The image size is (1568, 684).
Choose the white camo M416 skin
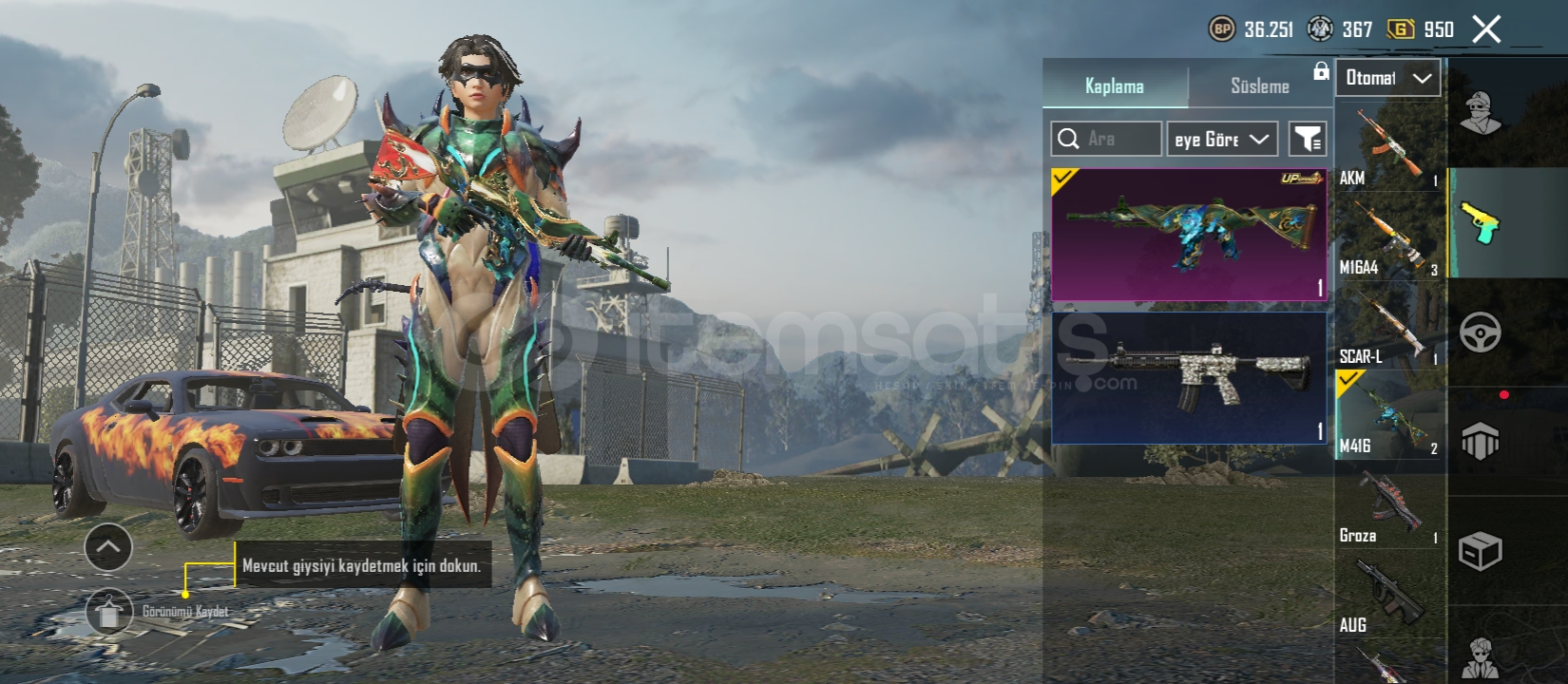[x=1188, y=377]
